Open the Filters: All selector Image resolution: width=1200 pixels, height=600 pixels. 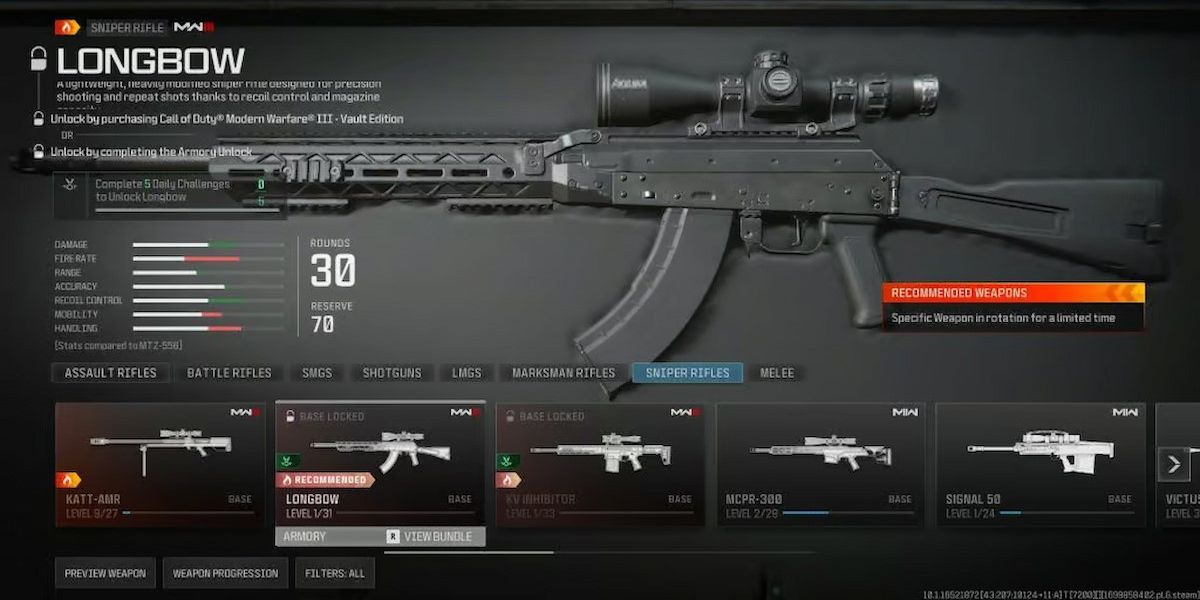pyautogui.click(x=334, y=573)
